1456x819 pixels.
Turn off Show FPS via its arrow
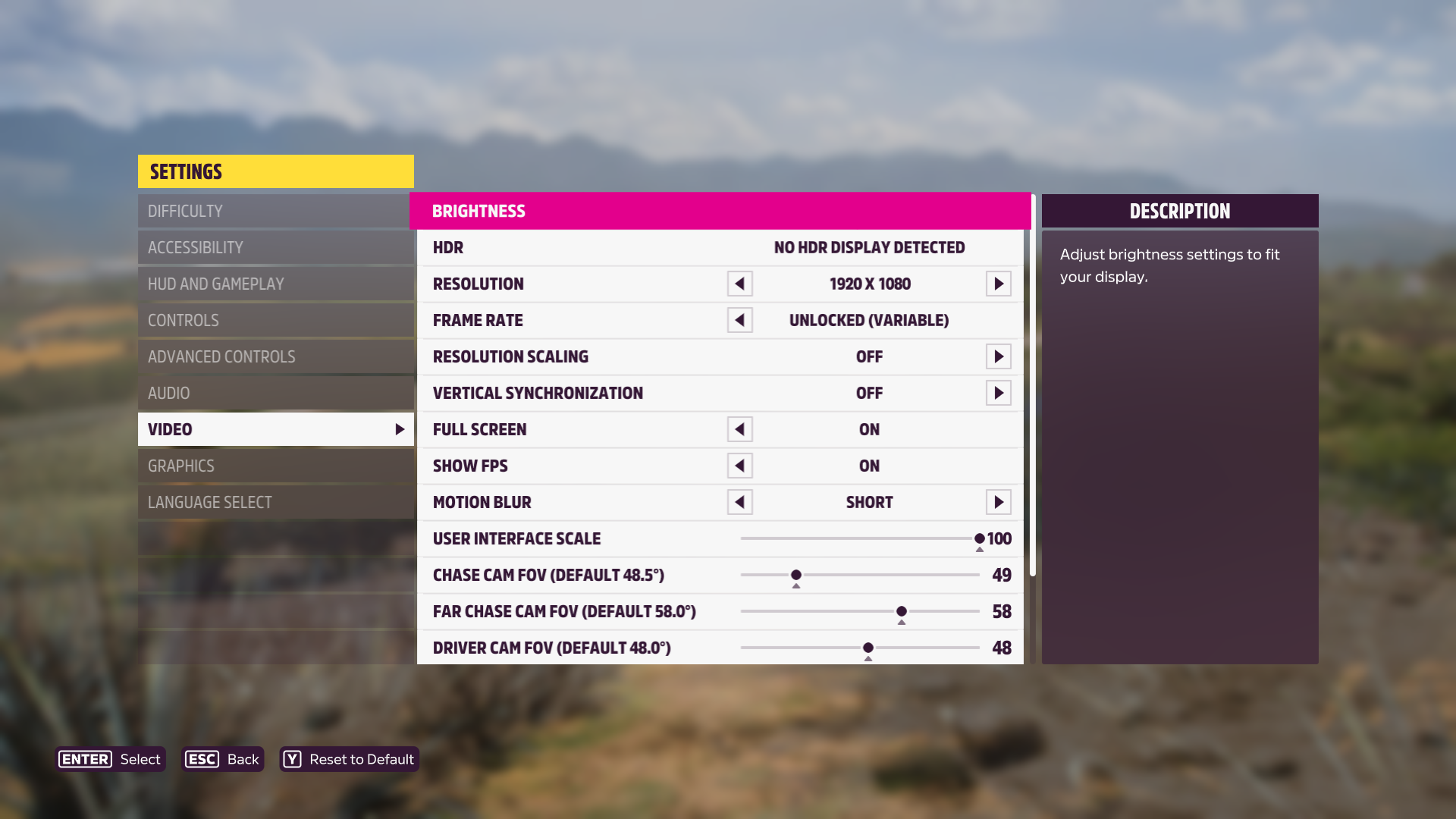pos(739,466)
